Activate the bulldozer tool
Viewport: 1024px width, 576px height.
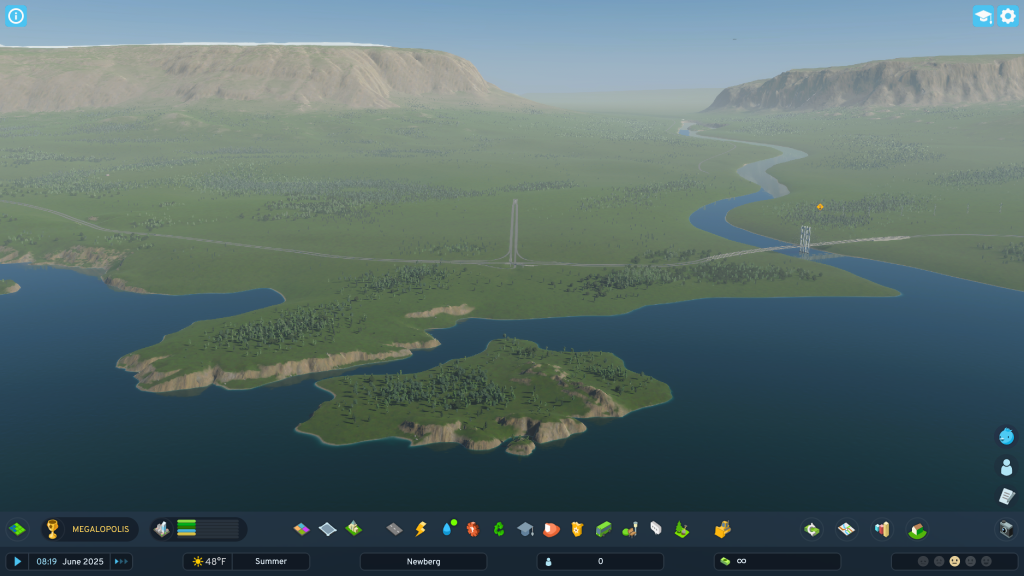(722, 529)
